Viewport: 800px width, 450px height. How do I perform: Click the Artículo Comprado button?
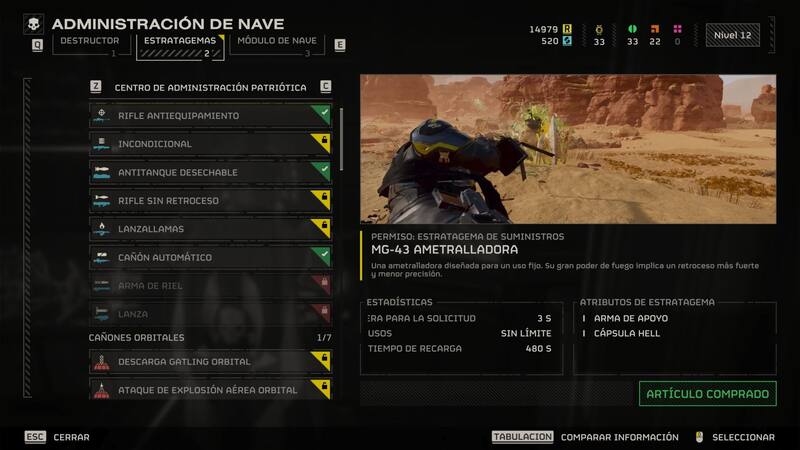[707, 394]
